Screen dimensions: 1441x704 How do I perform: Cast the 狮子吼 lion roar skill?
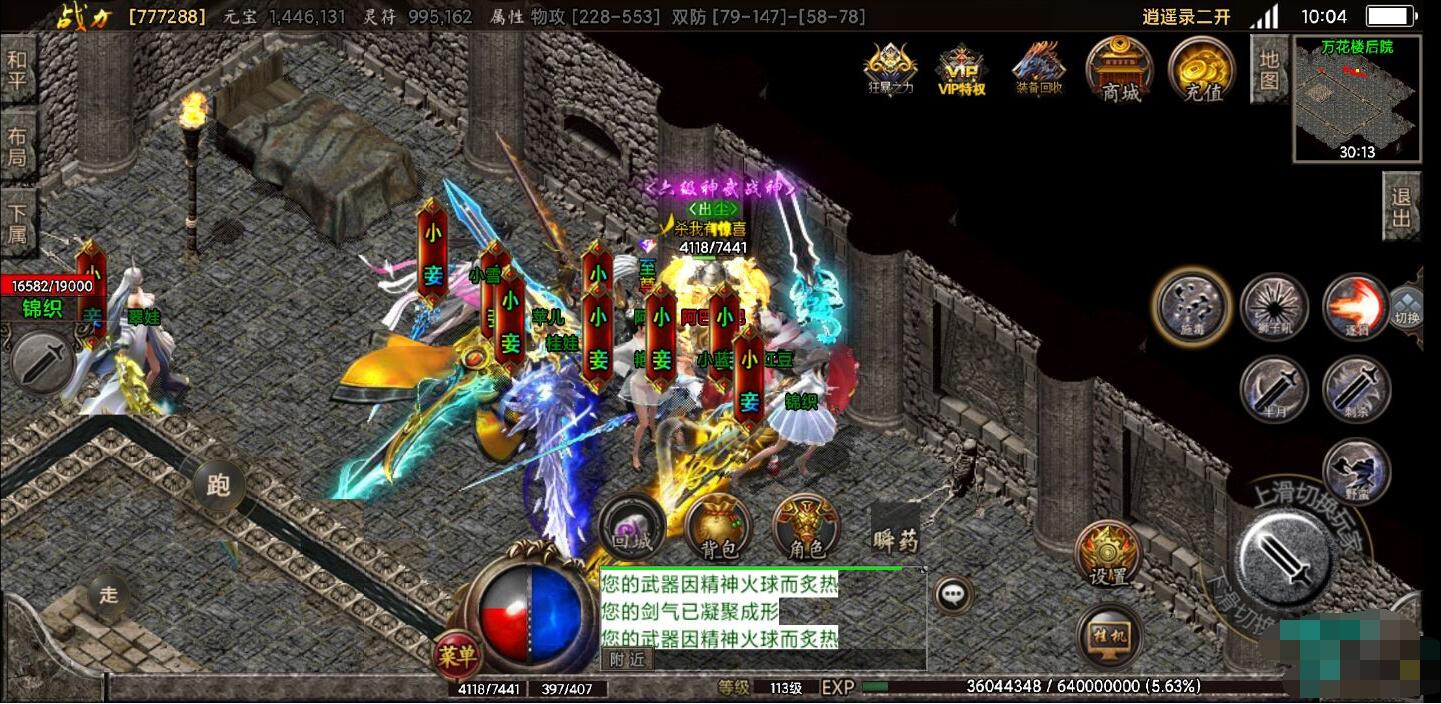pyautogui.click(x=1274, y=307)
